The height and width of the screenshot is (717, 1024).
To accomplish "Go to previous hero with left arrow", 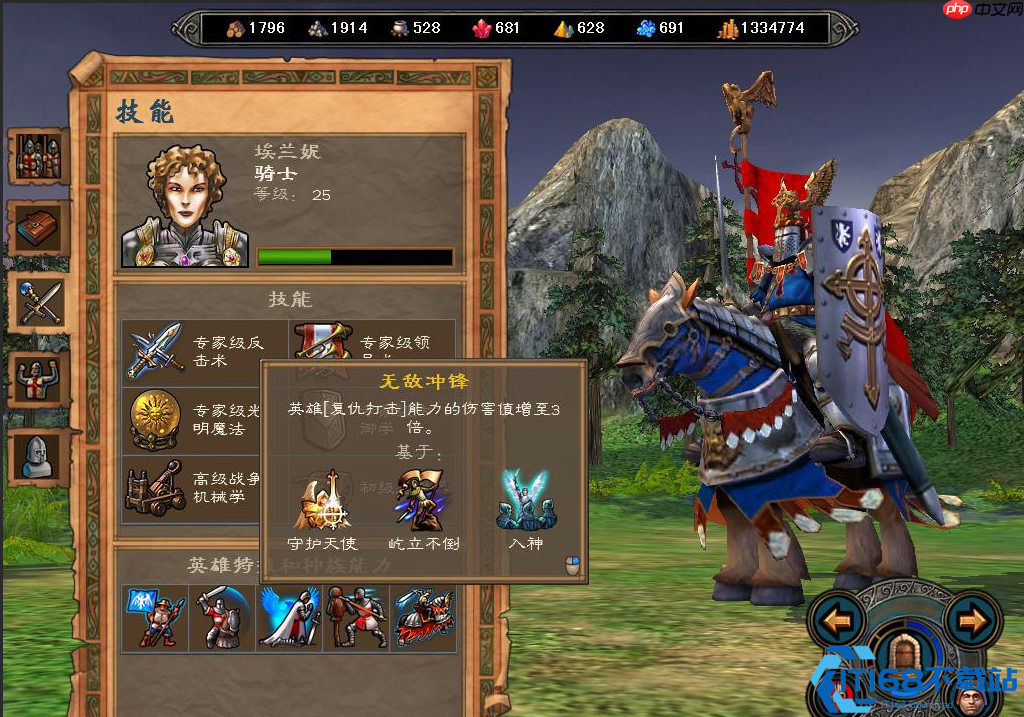I will click(x=837, y=622).
